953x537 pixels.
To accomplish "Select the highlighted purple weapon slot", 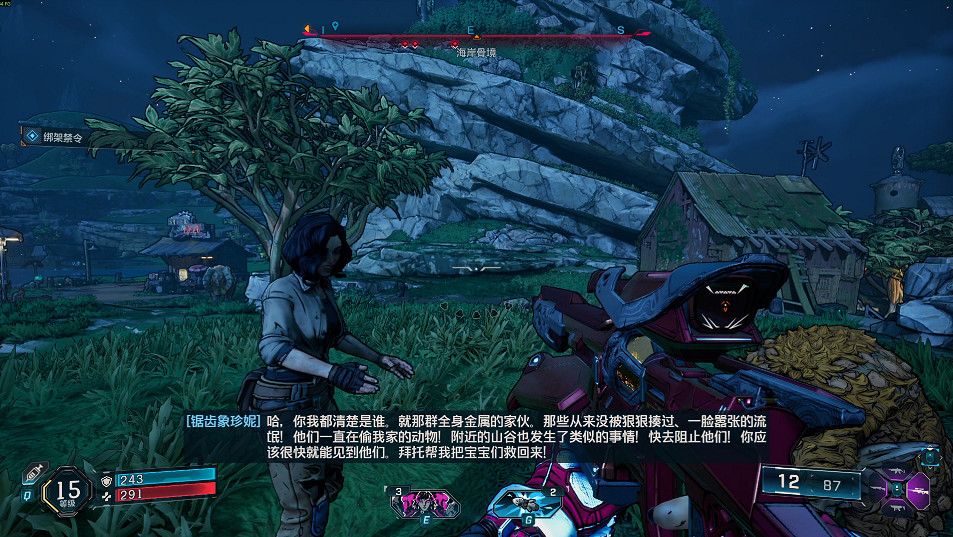I will coord(917,489).
